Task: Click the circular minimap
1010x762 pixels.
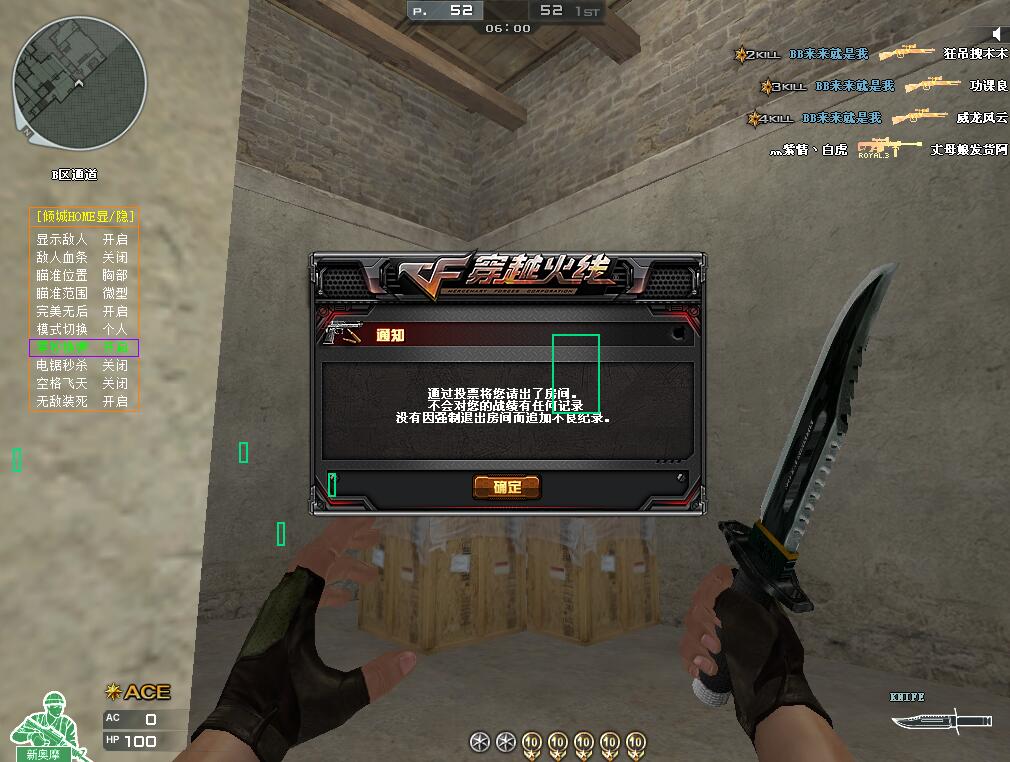Action: coord(80,84)
